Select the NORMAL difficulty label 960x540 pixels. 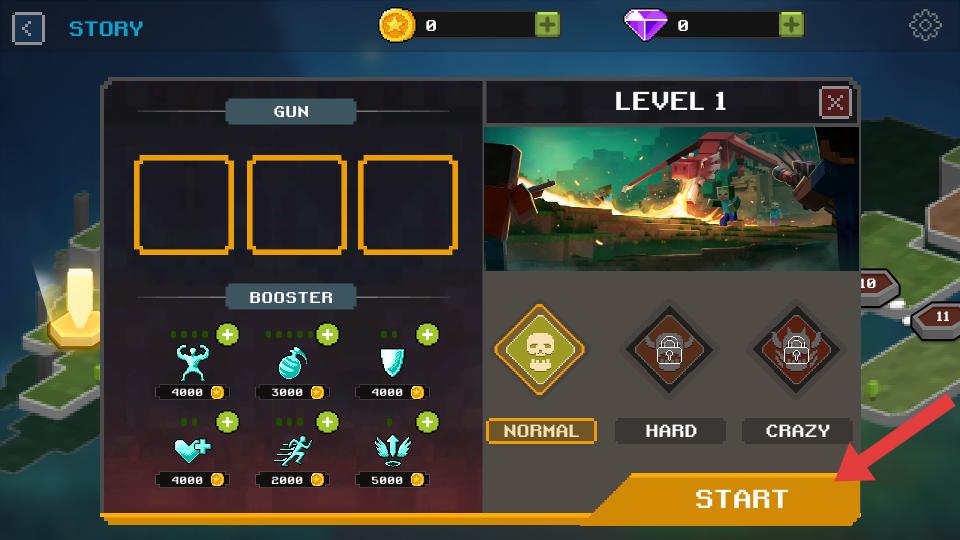tap(541, 431)
